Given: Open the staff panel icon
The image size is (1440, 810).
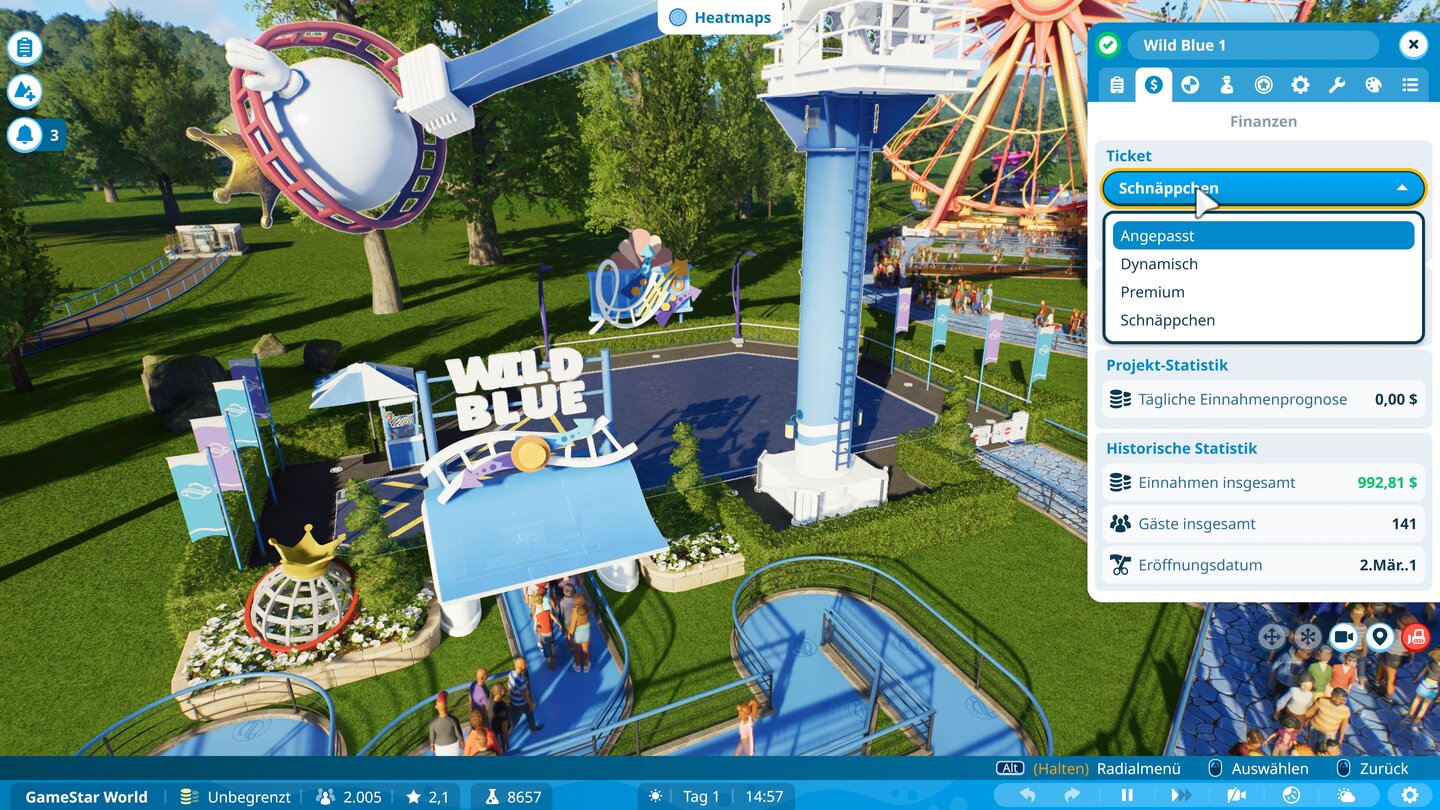Looking at the screenshot, I should [1227, 85].
